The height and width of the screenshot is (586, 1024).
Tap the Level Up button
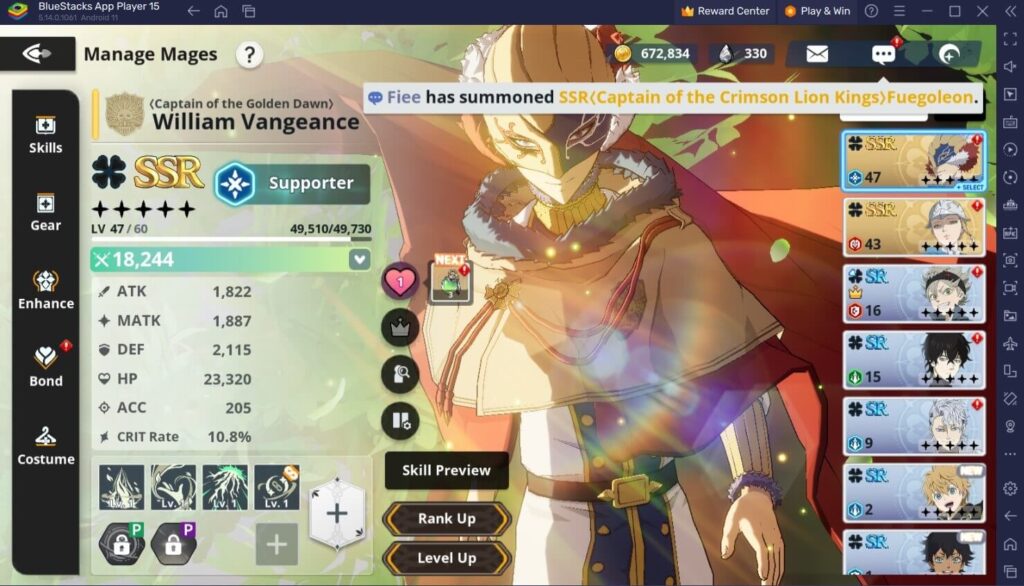pos(446,558)
